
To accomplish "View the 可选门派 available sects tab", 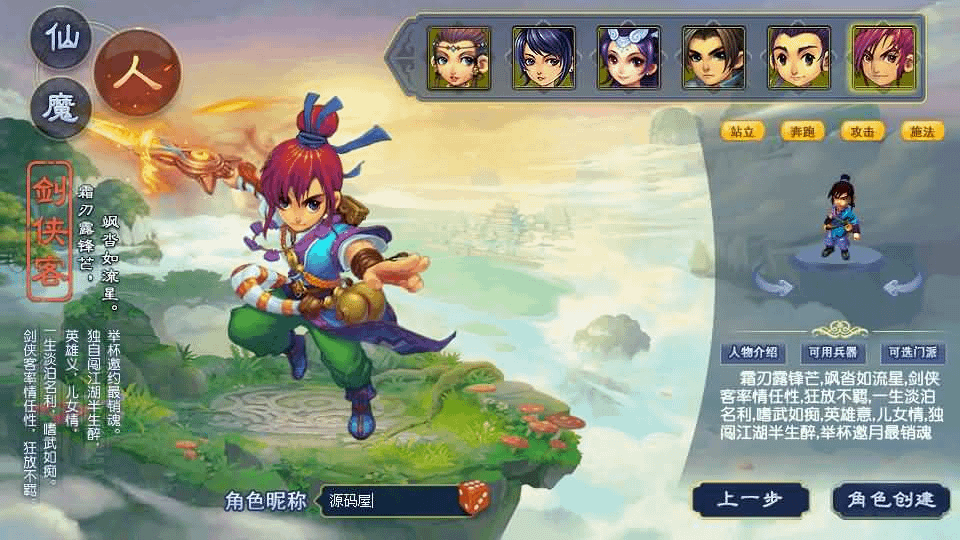I will click(912, 353).
